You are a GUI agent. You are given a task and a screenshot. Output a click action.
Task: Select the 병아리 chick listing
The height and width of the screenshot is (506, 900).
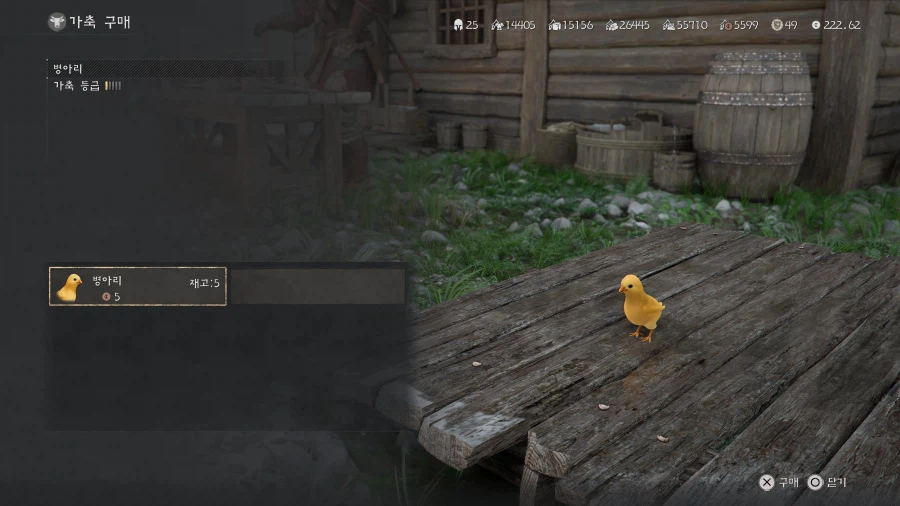(138, 287)
